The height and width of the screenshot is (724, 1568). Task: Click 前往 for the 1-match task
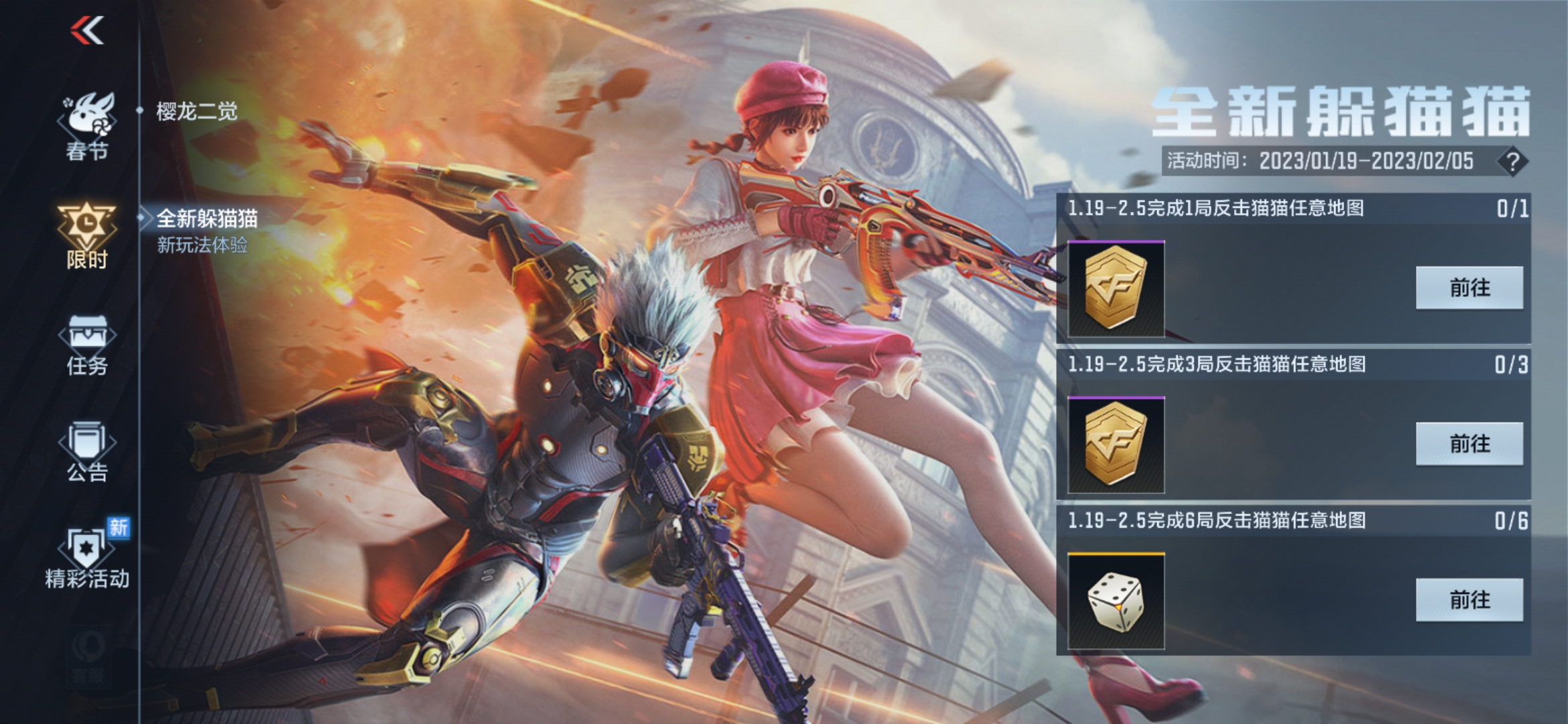pos(1469,288)
